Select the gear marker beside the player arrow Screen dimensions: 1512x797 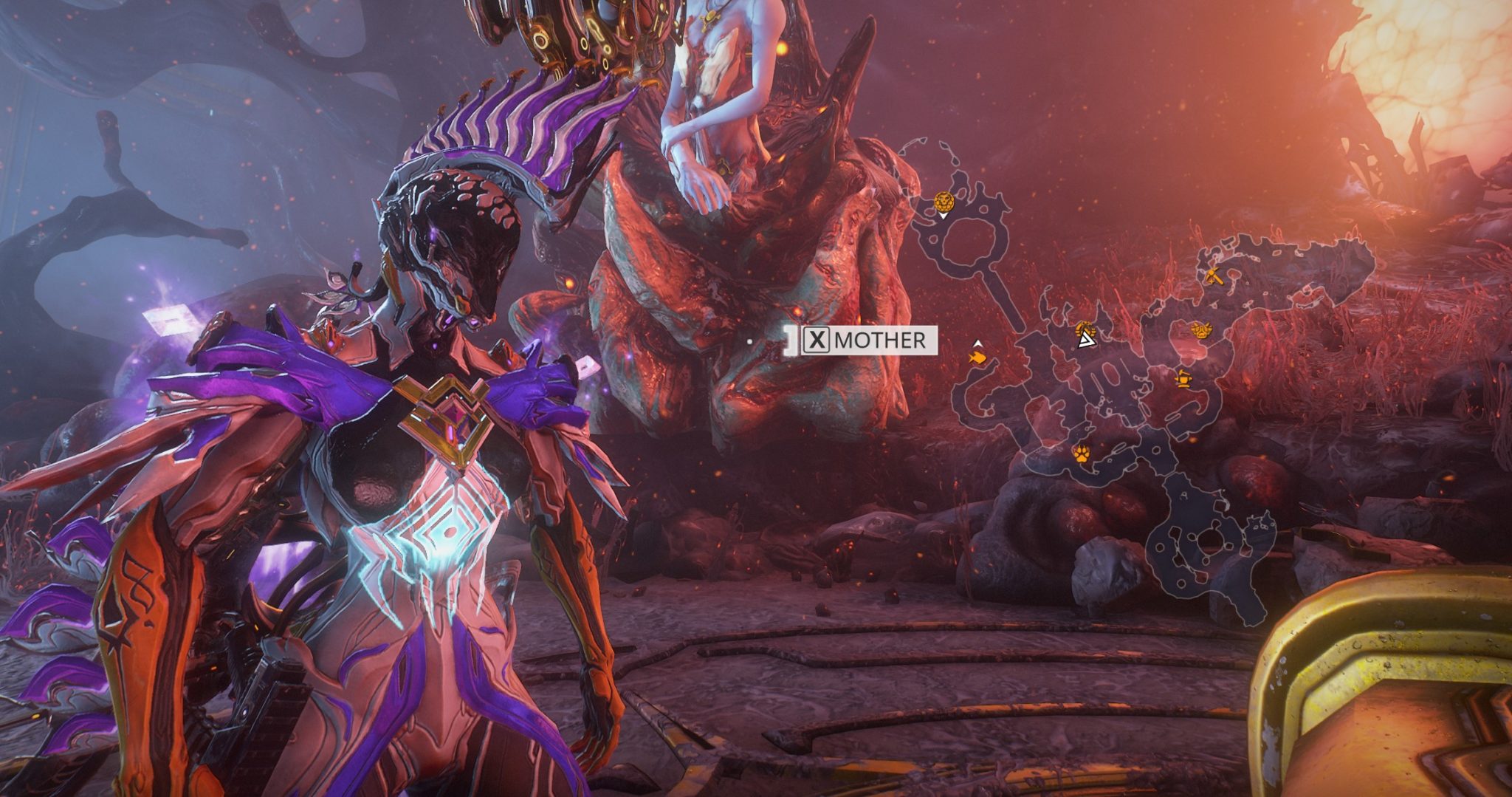coord(1085,329)
